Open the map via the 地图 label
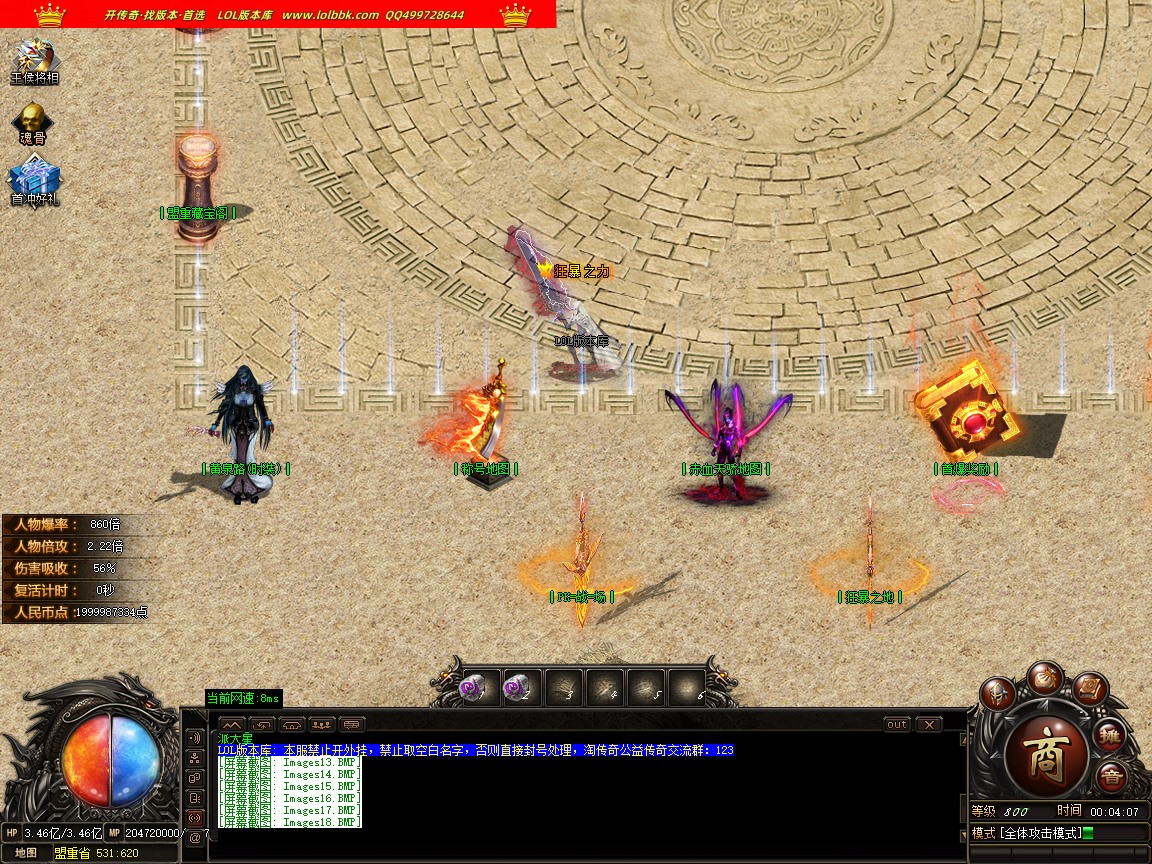Image resolution: width=1152 pixels, height=864 pixels. 27,853
